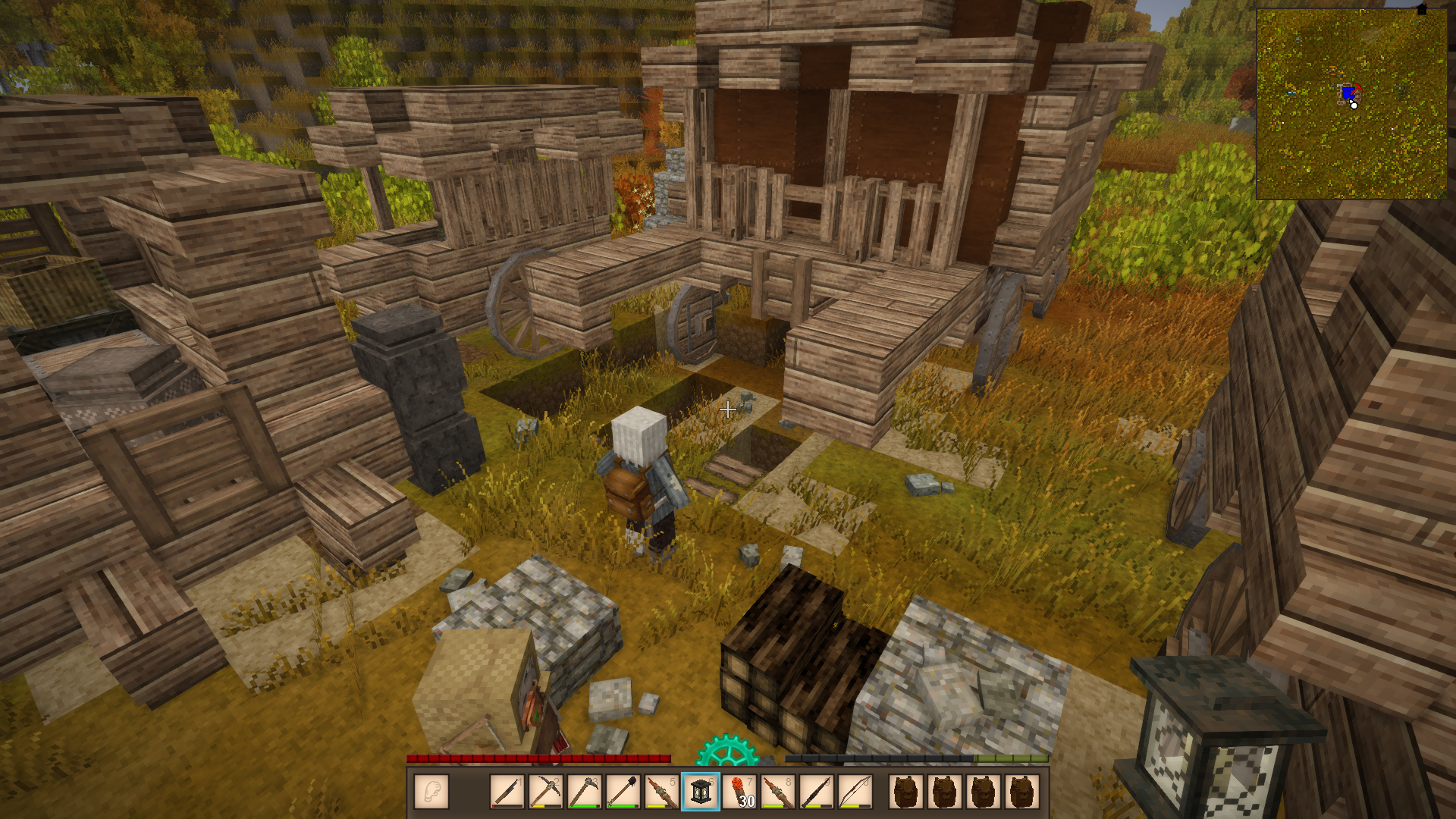Choose the torch stack of 30
This screenshot has height=819, width=1456.
tap(739, 792)
